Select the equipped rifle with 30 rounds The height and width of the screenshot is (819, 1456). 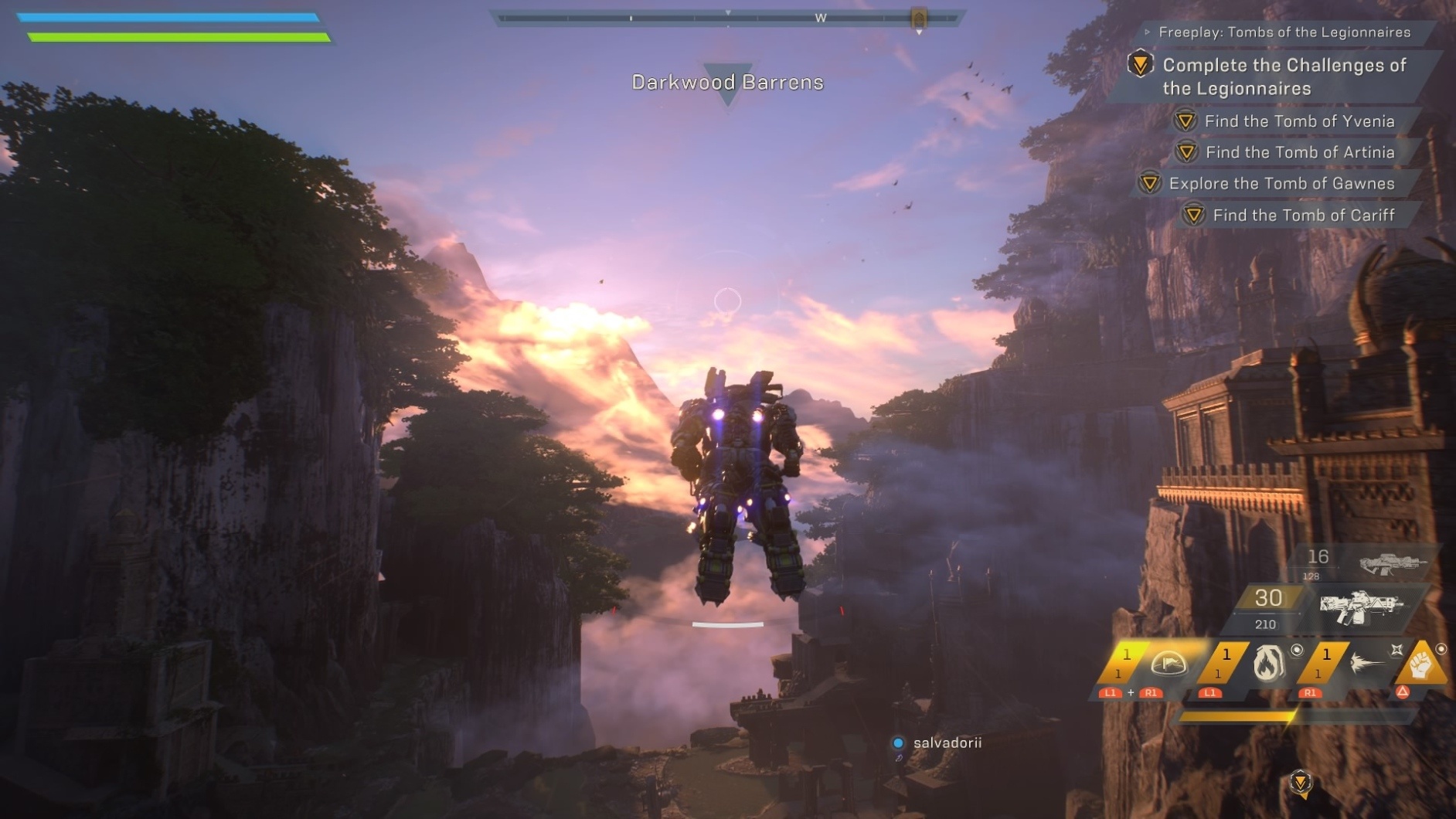1360,607
